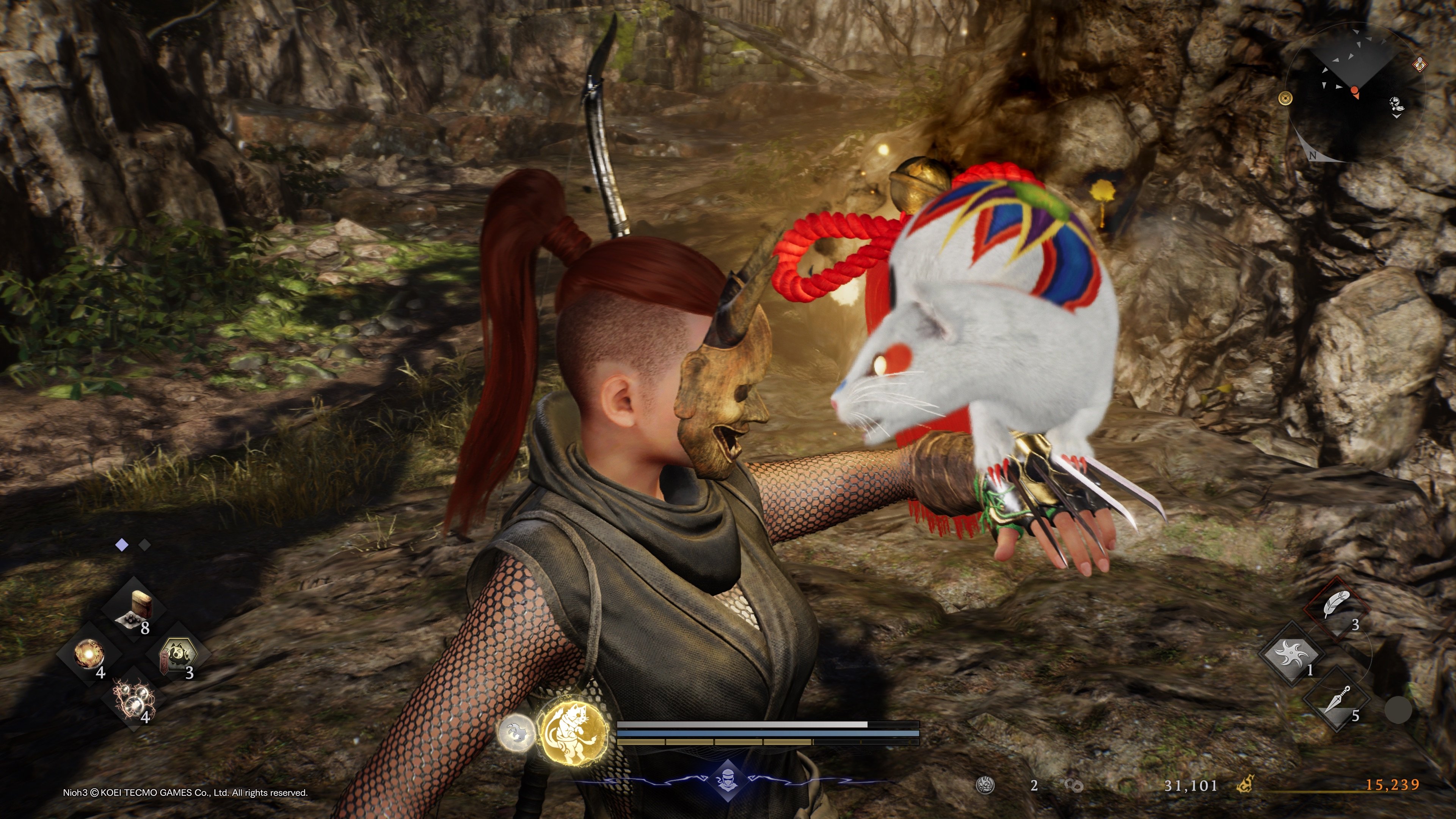Click the gold coin marker beside minimap
This screenshot has height=819, width=1456.
coord(1286,98)
